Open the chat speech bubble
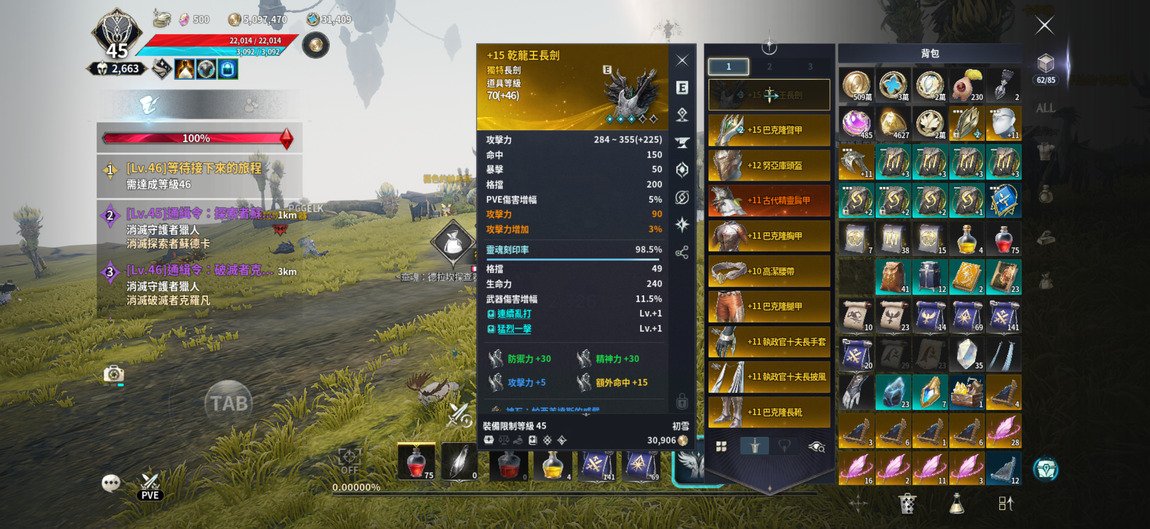 111,483
